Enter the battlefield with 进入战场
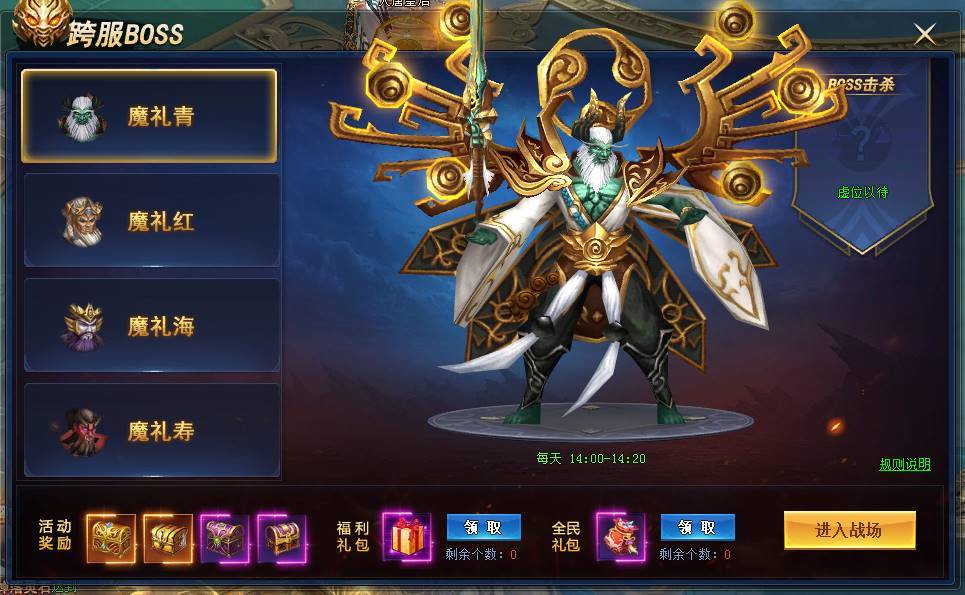The image size is (965, 595). coord(849,530)
